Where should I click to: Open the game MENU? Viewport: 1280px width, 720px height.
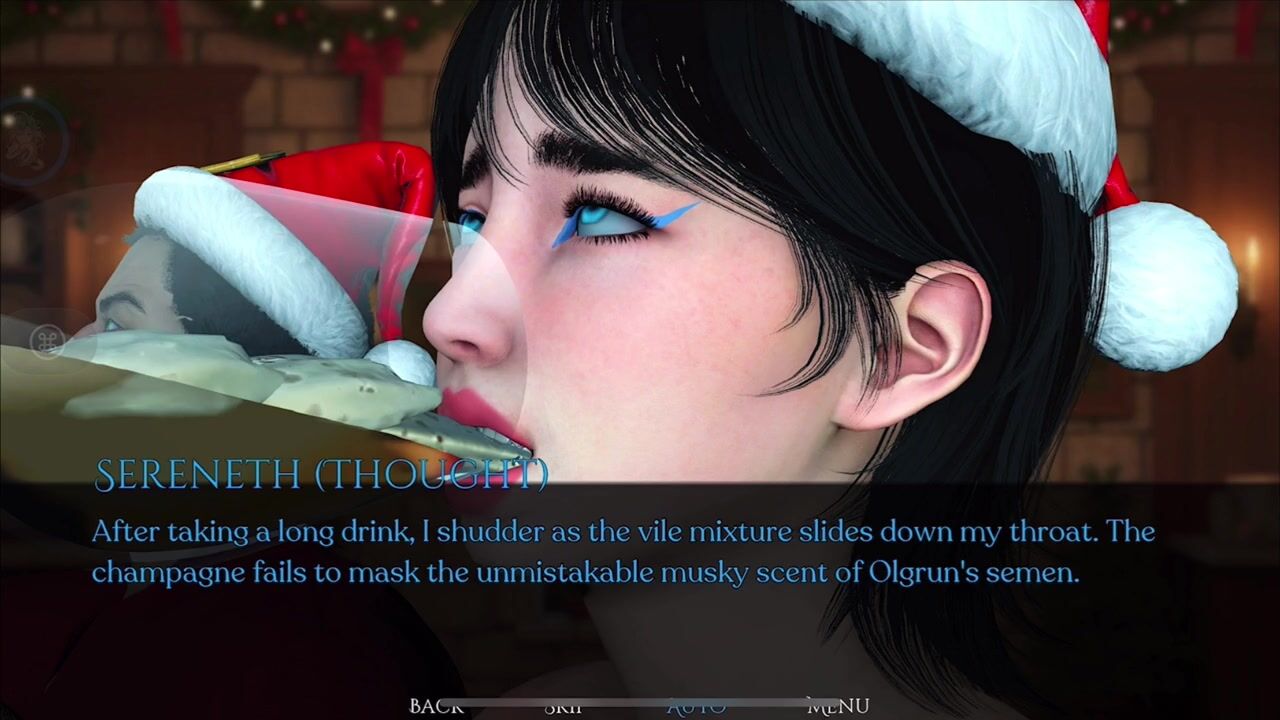[838, 706]
